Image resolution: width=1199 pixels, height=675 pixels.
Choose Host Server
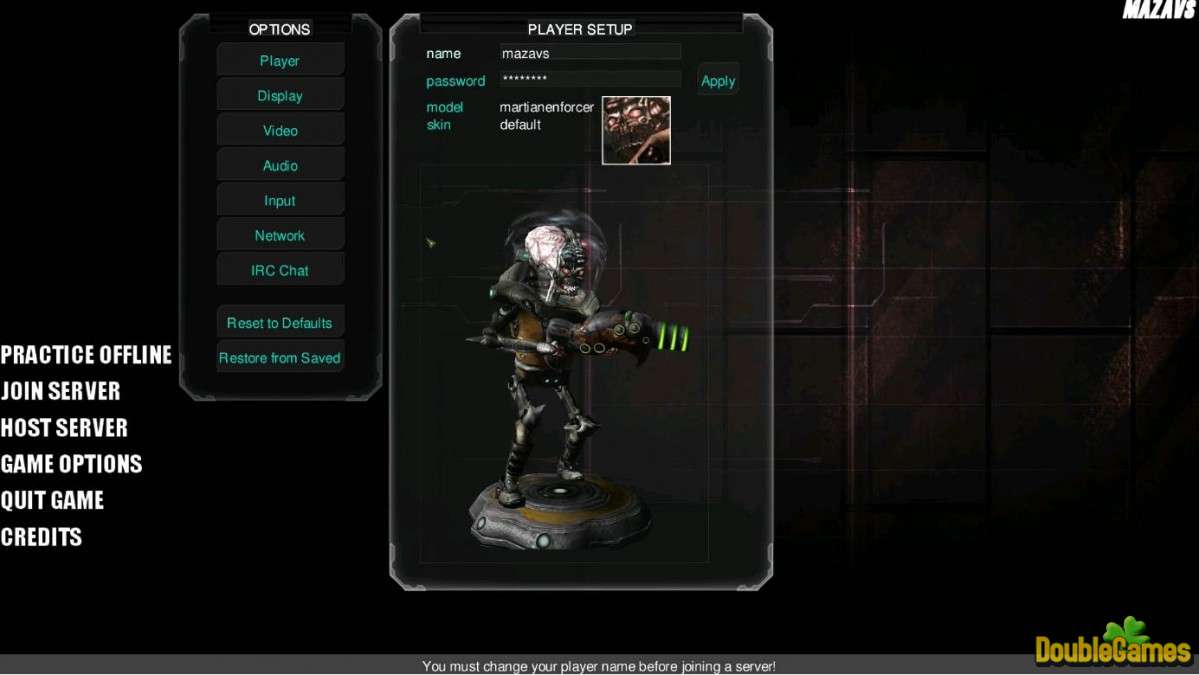[64, 428]
